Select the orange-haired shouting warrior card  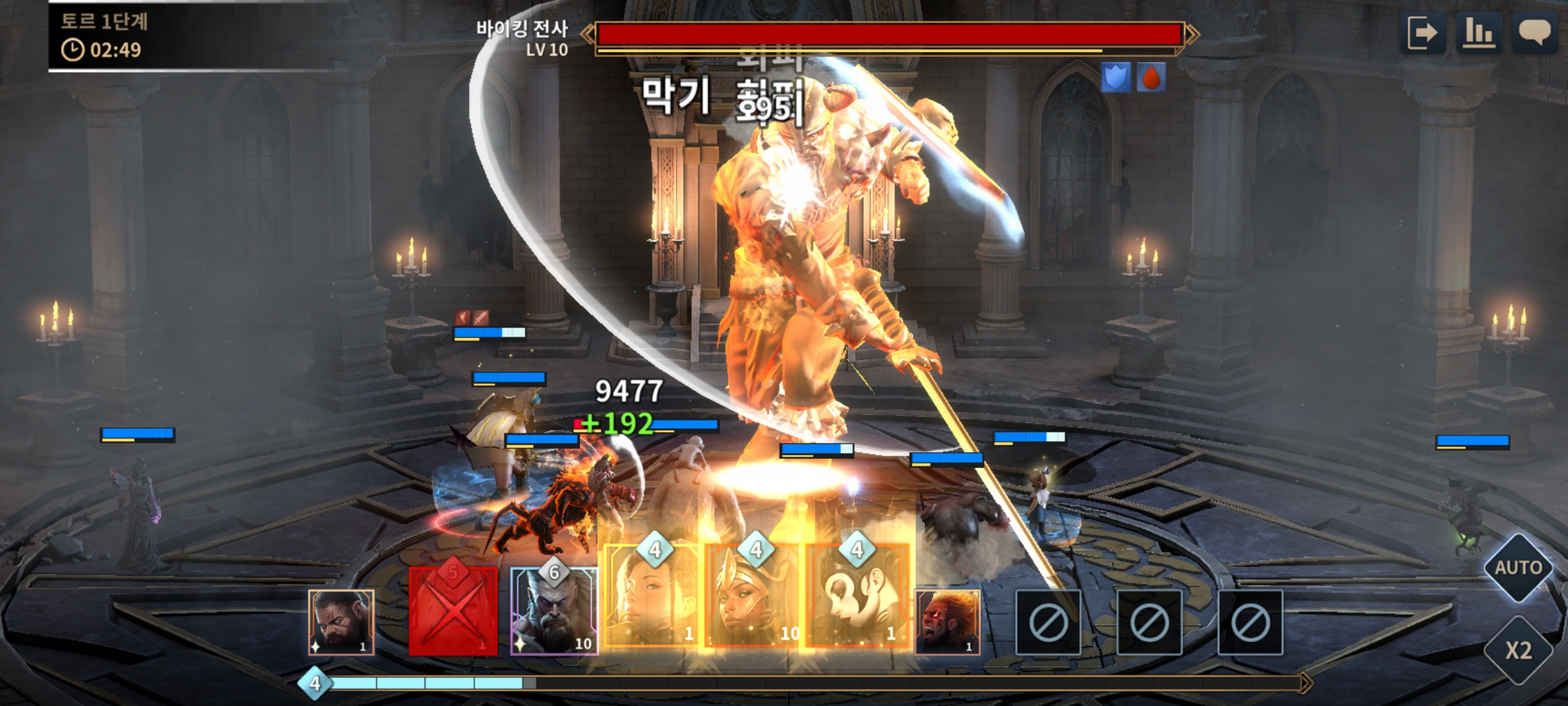947,622
